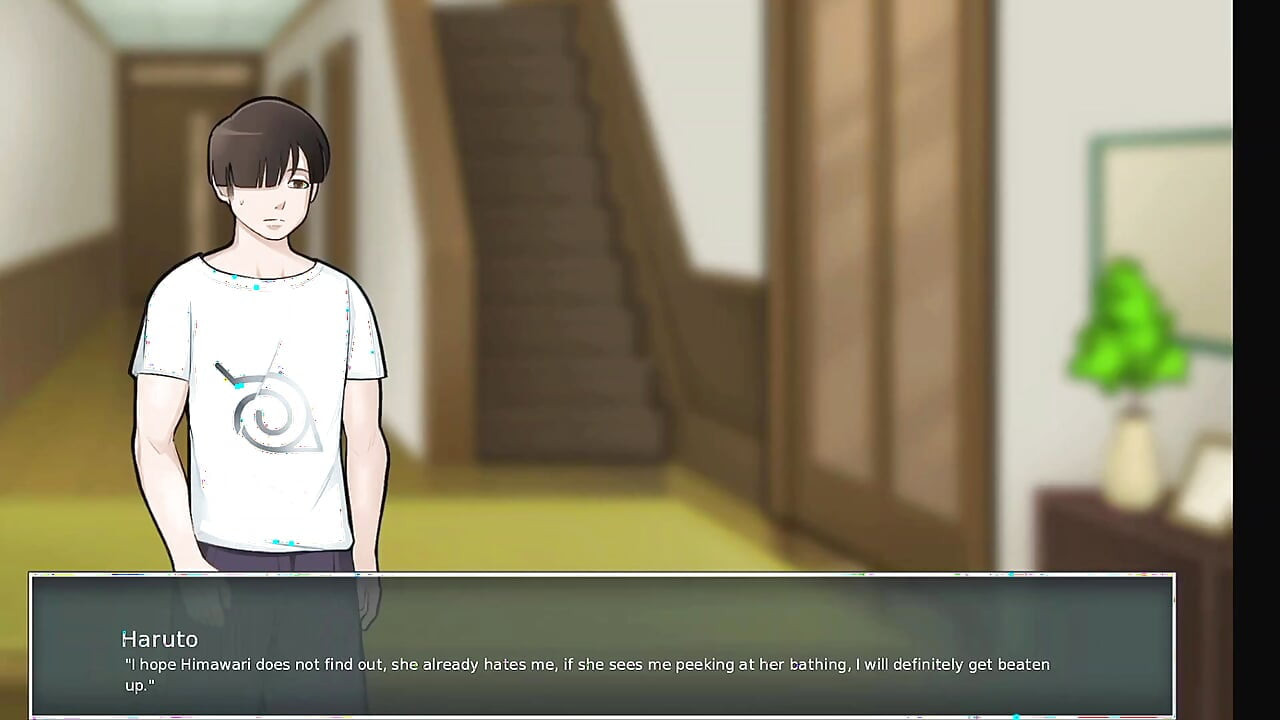Select the Haruto name label
The height and width of the screenshot is (720, 1280).
point(158,639)
